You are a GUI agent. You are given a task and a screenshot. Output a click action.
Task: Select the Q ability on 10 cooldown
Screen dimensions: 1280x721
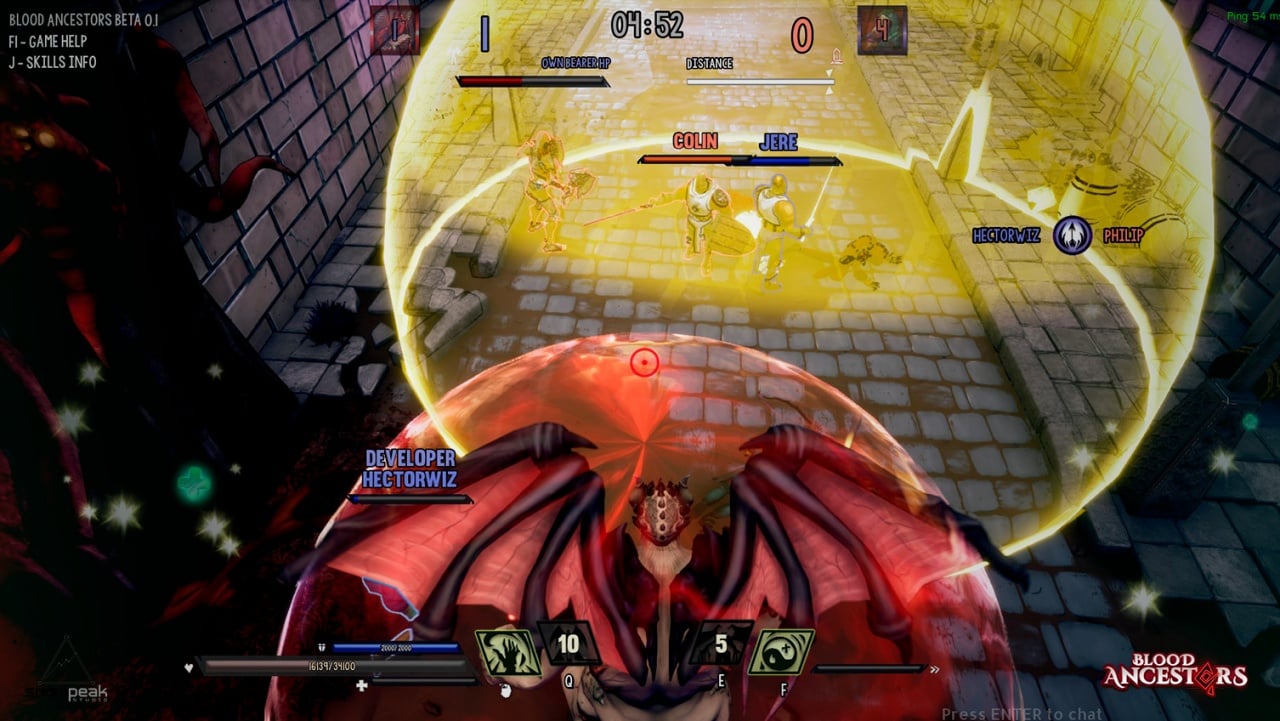[568, 644]
